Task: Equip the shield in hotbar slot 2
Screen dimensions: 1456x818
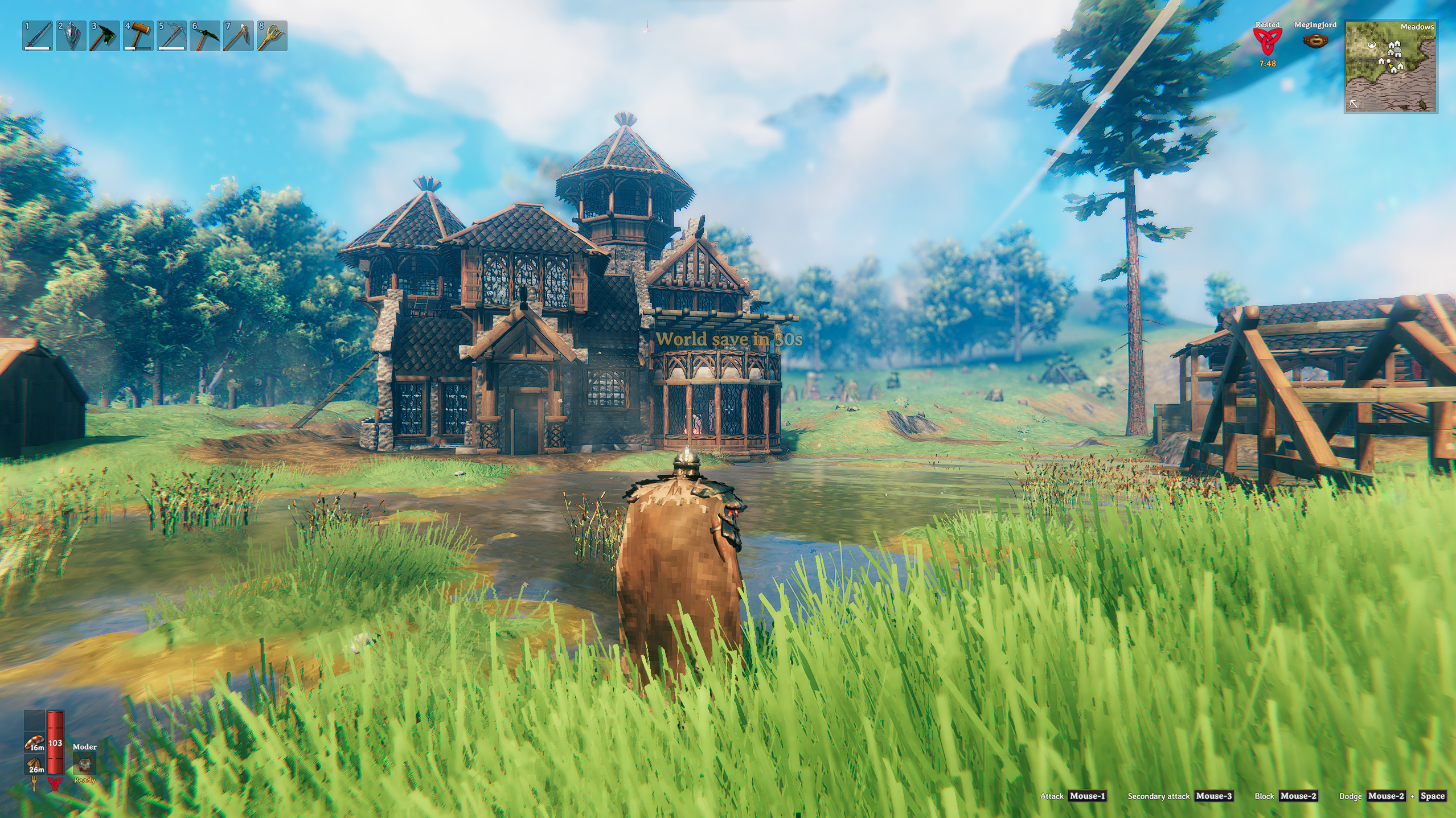Action: [71, 36]
